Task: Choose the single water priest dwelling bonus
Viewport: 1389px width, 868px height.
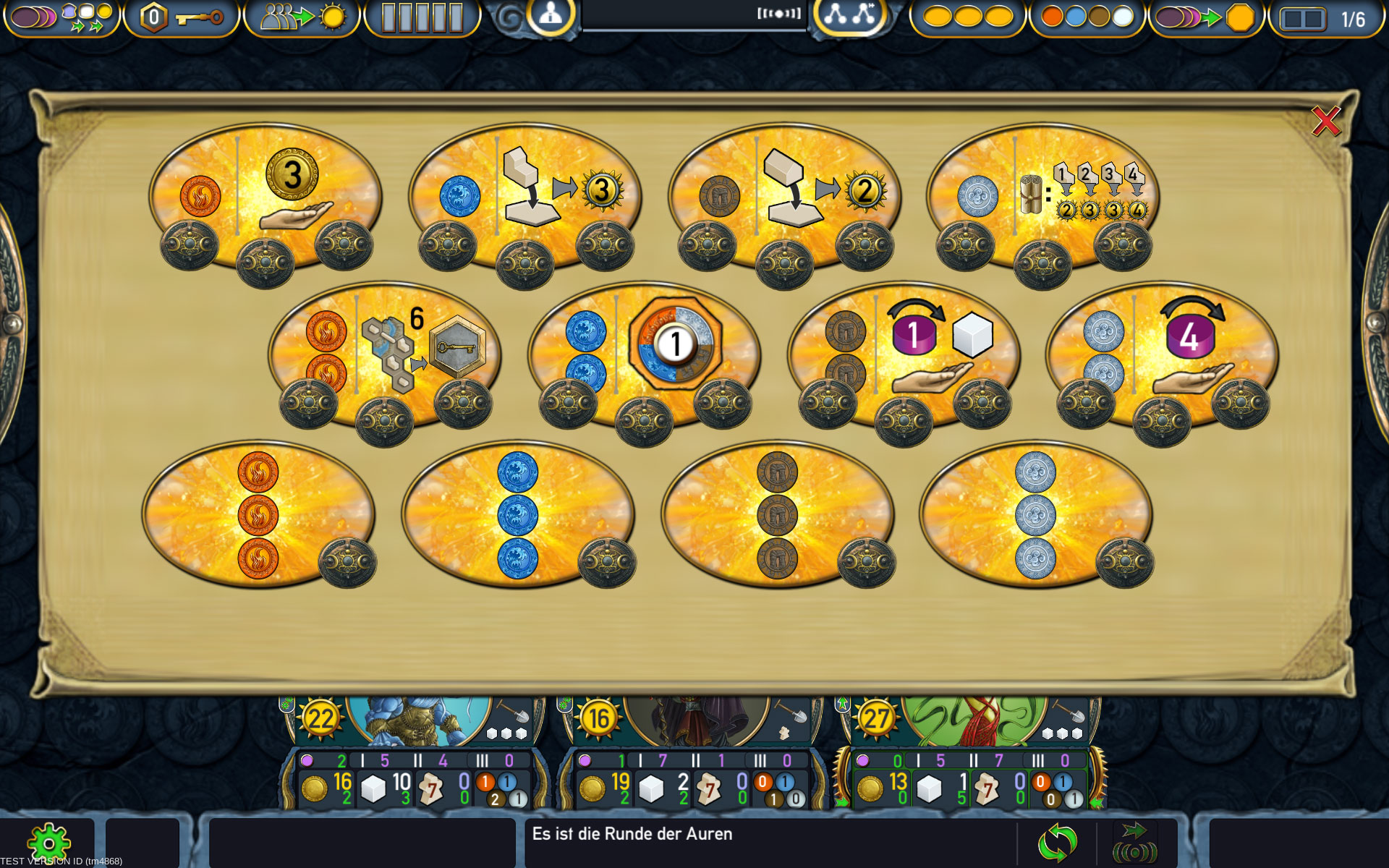Action: pyautogui.click(x=524, y=196)
